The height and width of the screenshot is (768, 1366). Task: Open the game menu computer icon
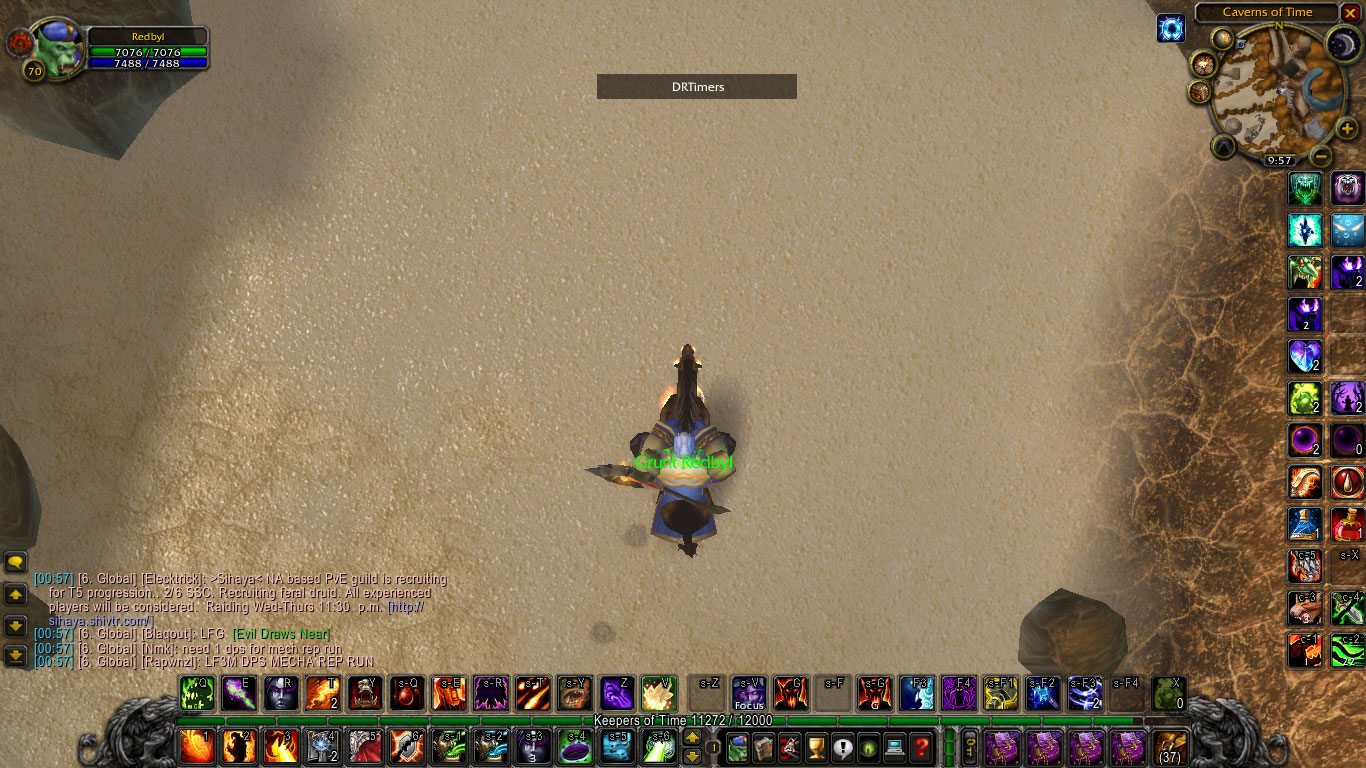(x=894, y=747)
